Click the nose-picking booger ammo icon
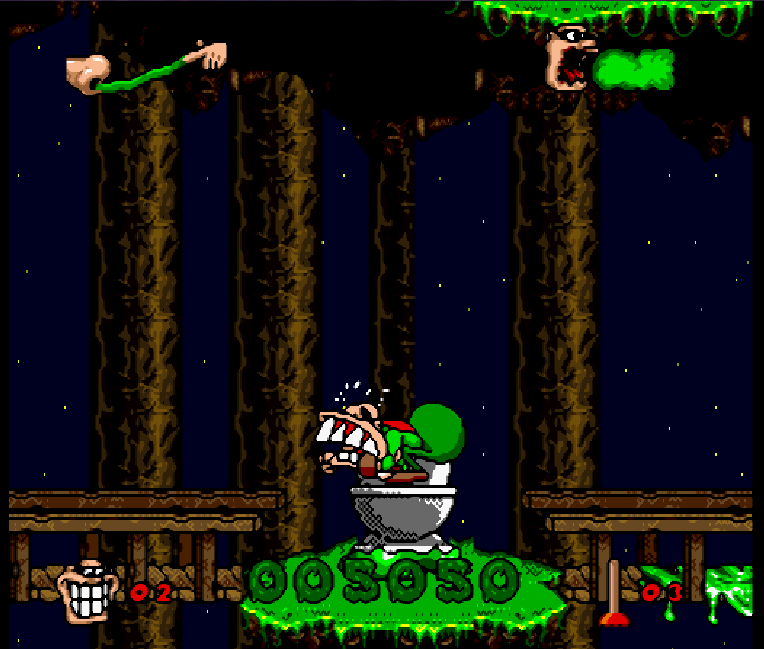This screenshot has width=764, height=649. coord(145,68)
